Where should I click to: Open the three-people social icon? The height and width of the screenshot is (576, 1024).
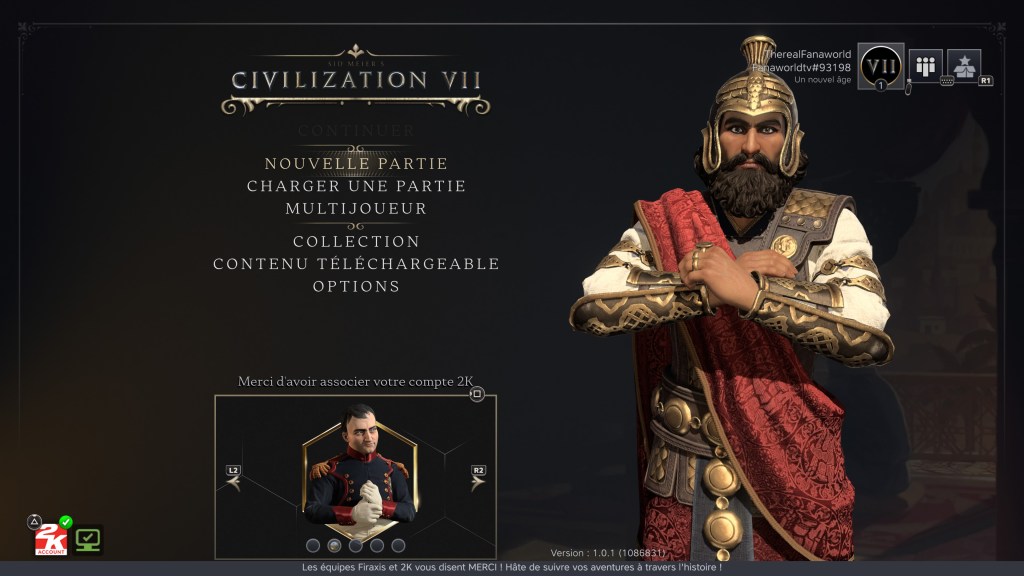pyautogui.click(x=925, y=66)
